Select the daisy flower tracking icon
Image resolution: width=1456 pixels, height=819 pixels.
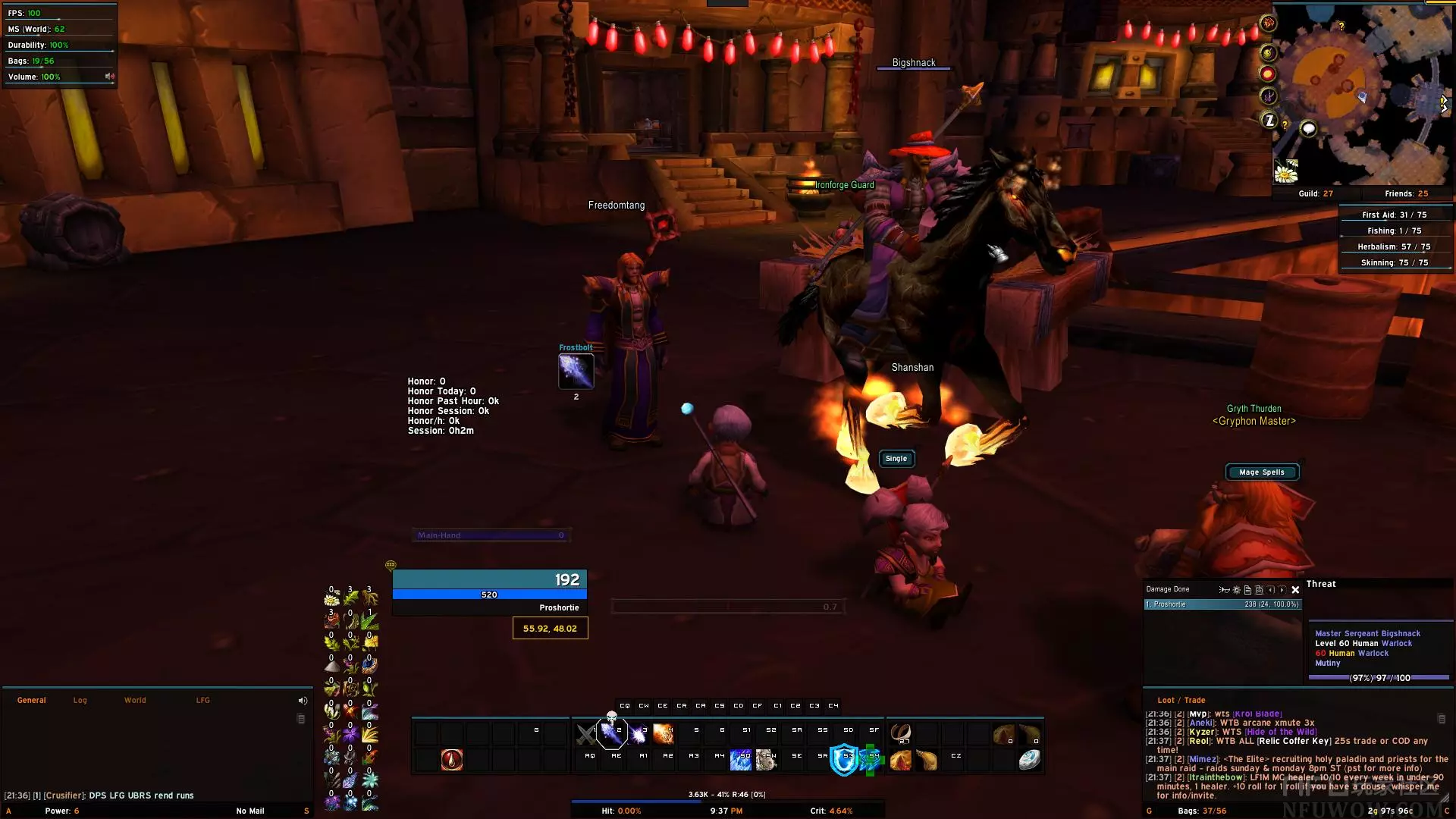pos(1286,172)
